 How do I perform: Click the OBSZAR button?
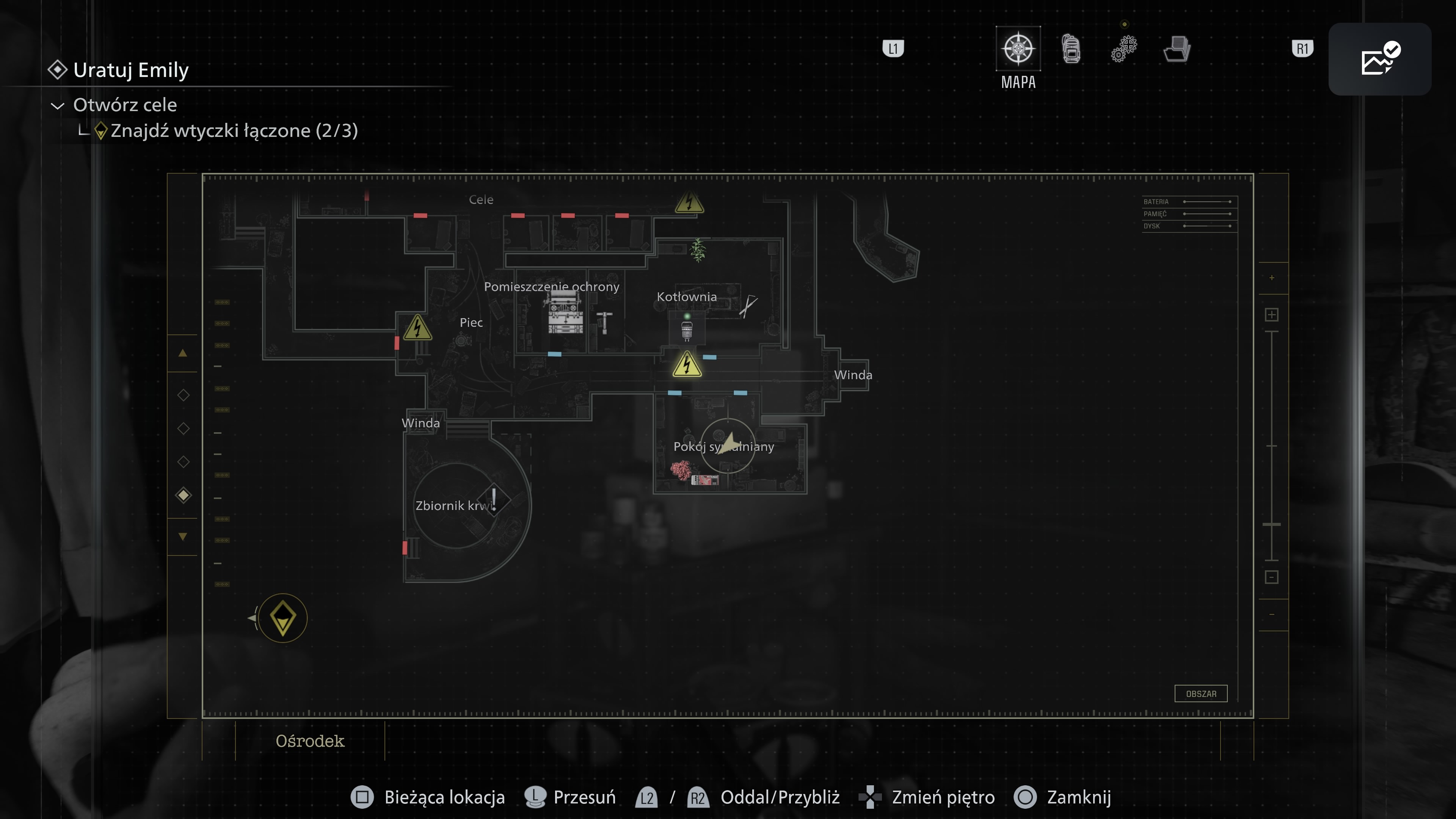click(x=1201, y=693)
